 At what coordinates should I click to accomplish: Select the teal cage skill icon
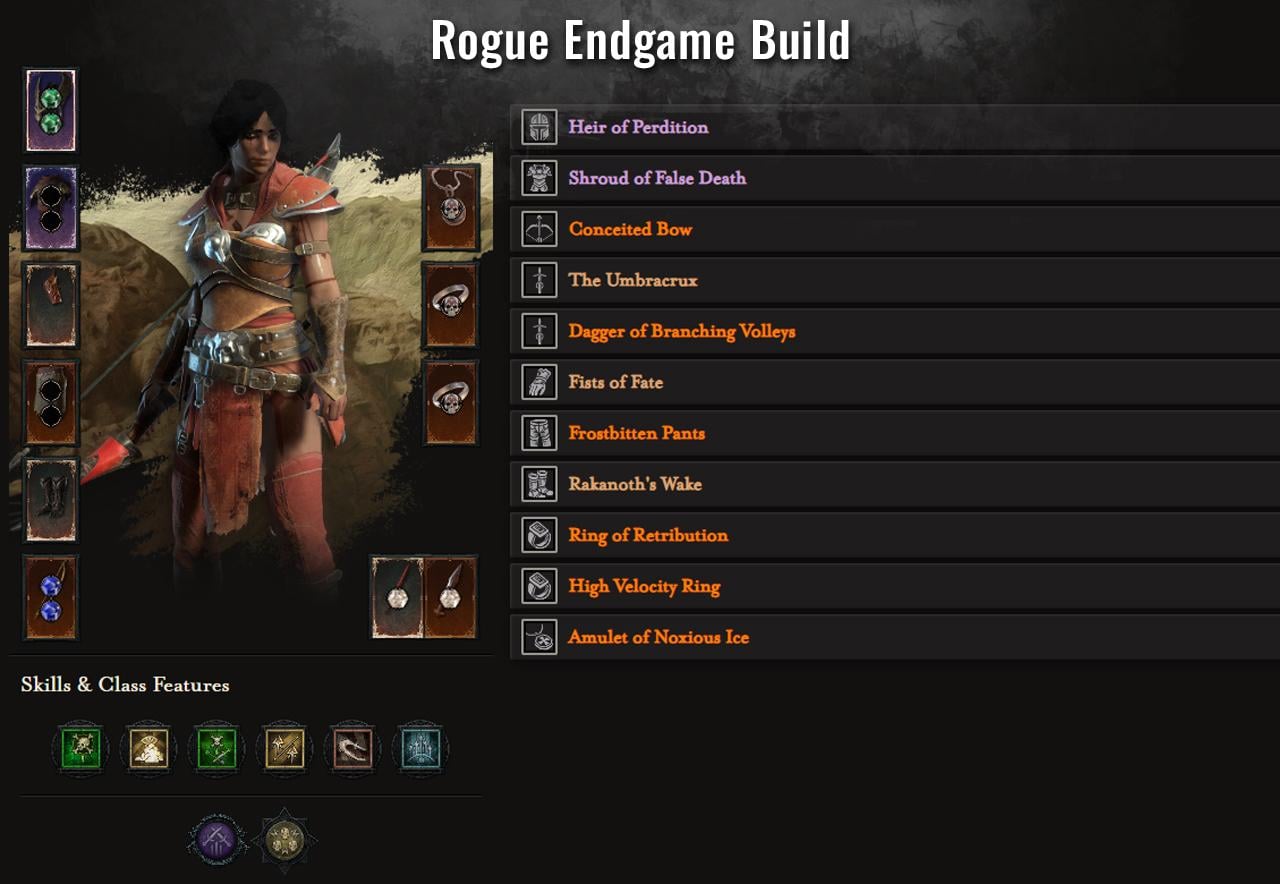pos(421,747)
